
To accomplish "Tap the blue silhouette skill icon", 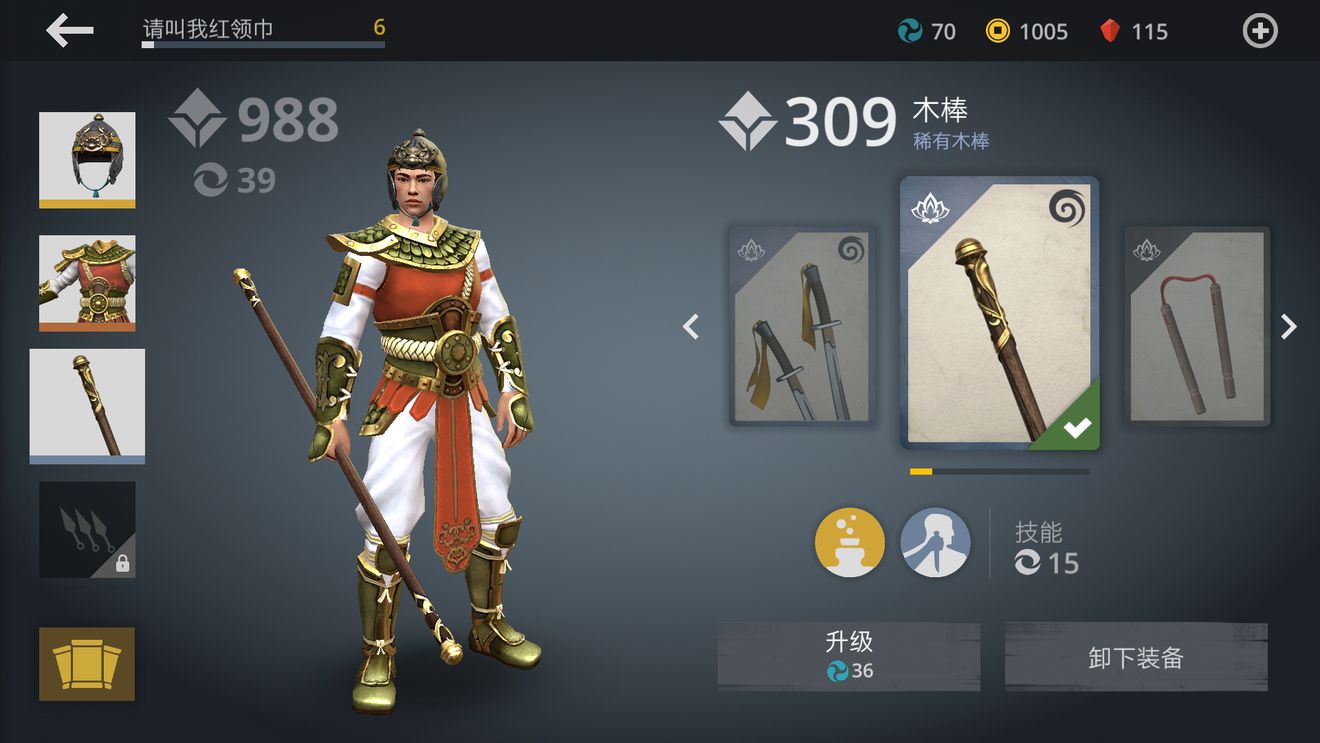I will pos(935,543).
